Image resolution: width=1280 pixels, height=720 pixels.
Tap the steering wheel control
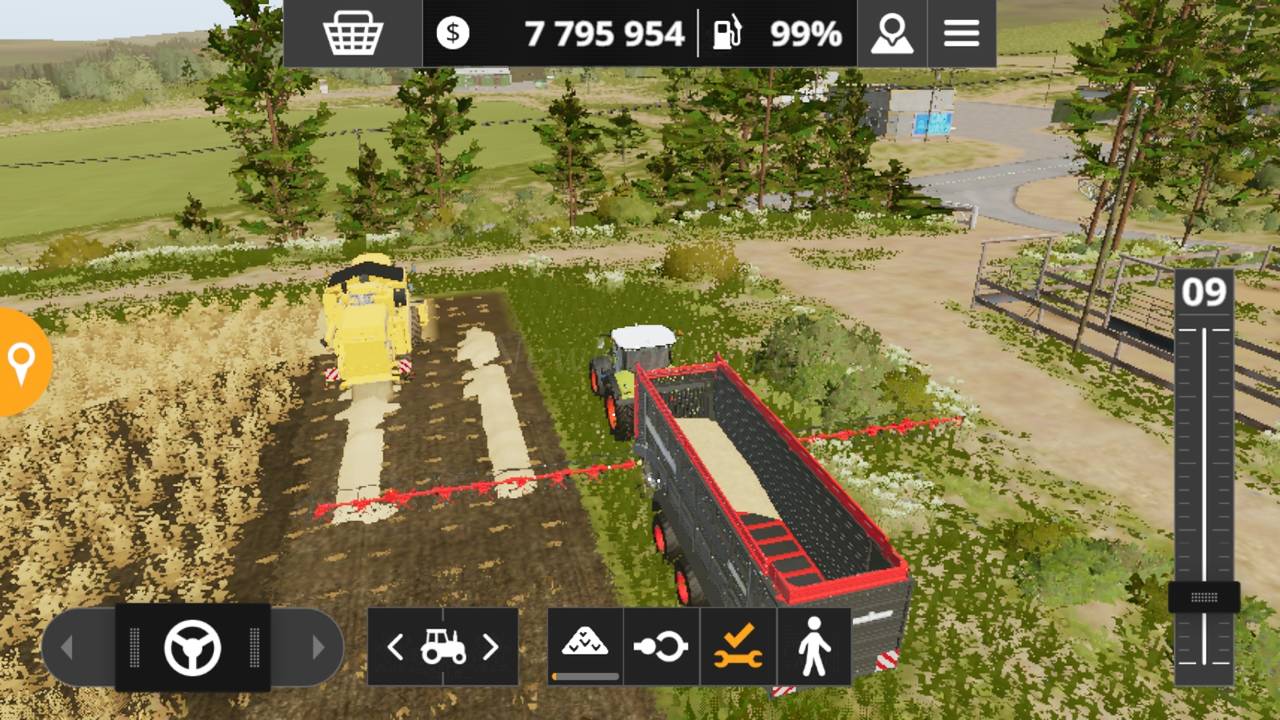click(192, 648)
